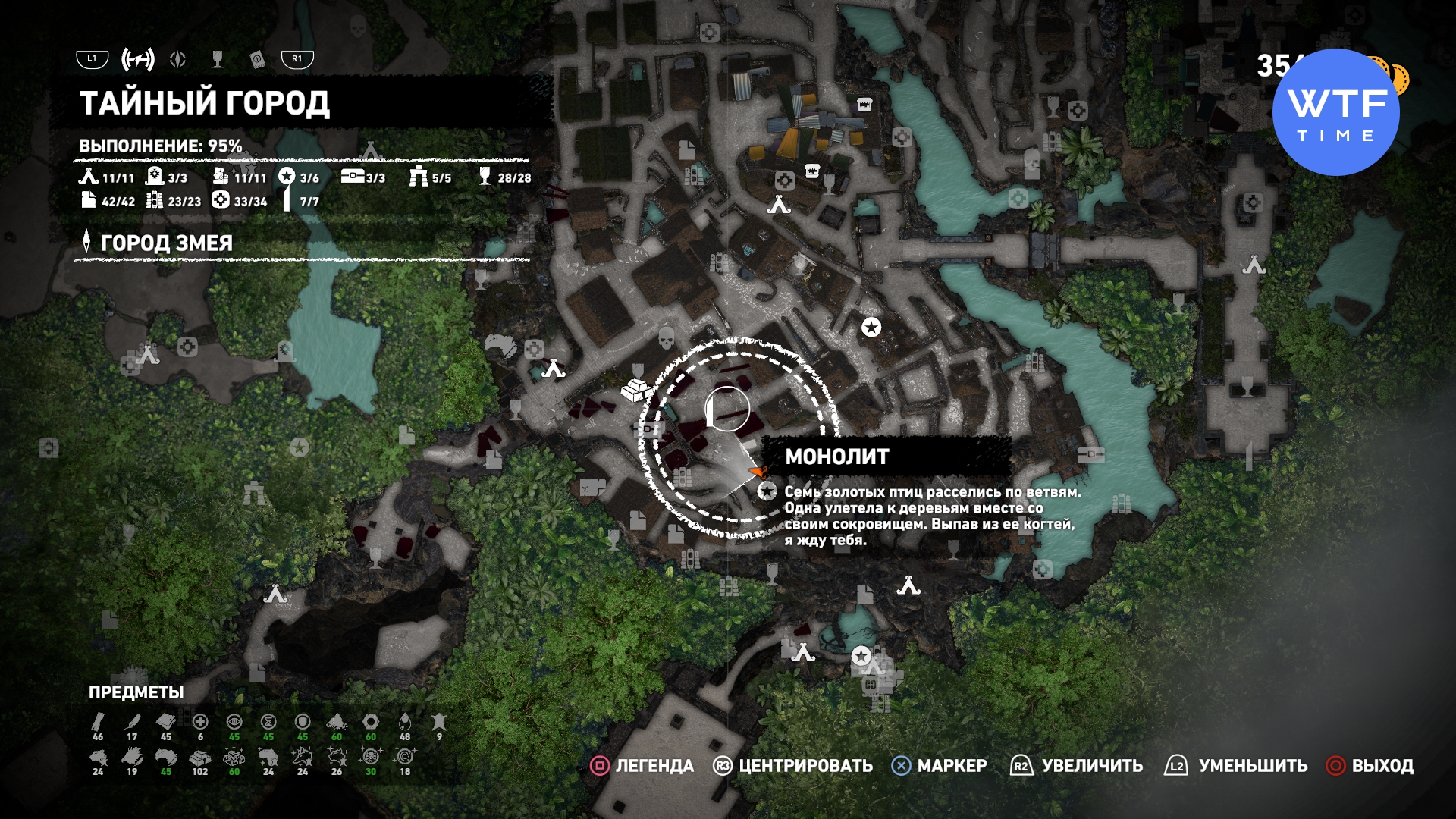Select the map tab icon

tap(138, 59)
